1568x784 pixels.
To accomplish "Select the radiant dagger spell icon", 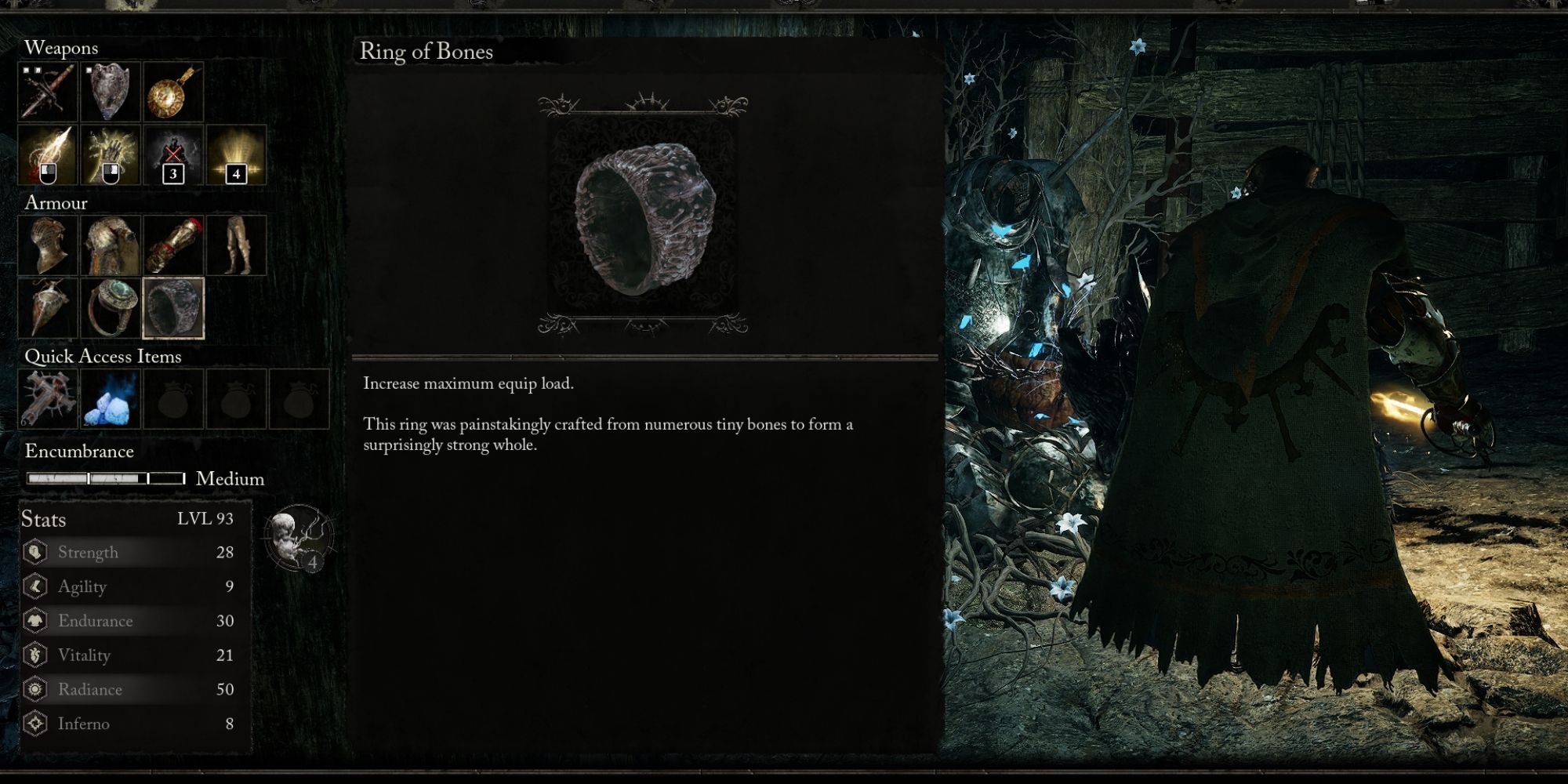I will click(47, 155).
